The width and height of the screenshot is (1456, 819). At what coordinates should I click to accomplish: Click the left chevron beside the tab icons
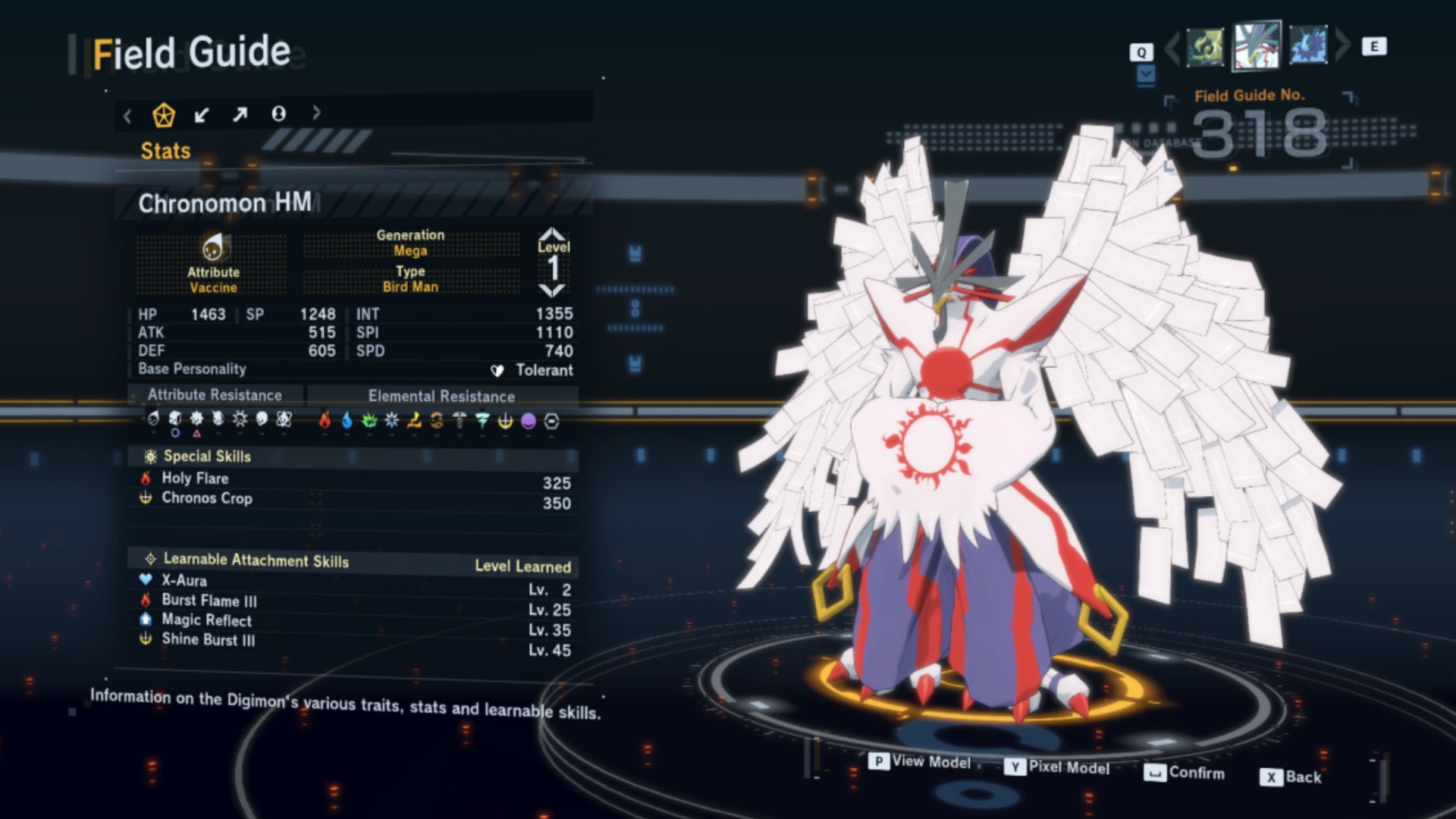click(127, 116)
